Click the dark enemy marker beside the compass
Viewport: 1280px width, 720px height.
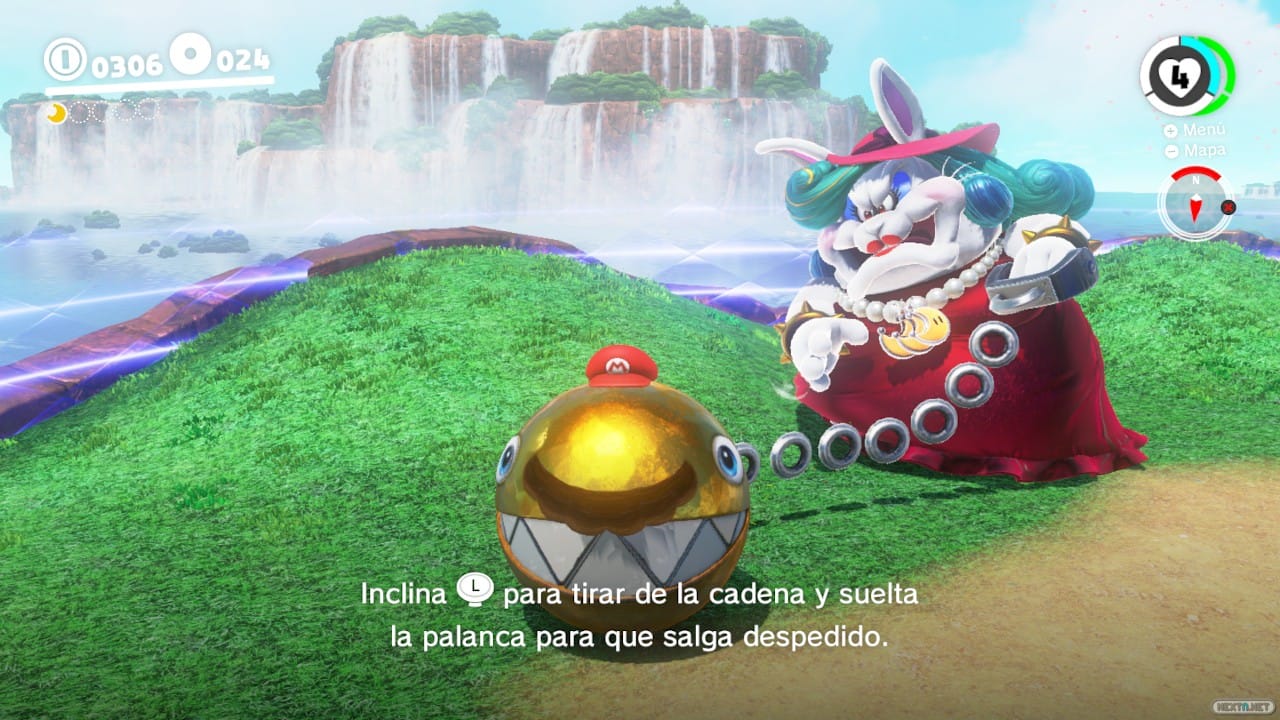point(1228,208)
